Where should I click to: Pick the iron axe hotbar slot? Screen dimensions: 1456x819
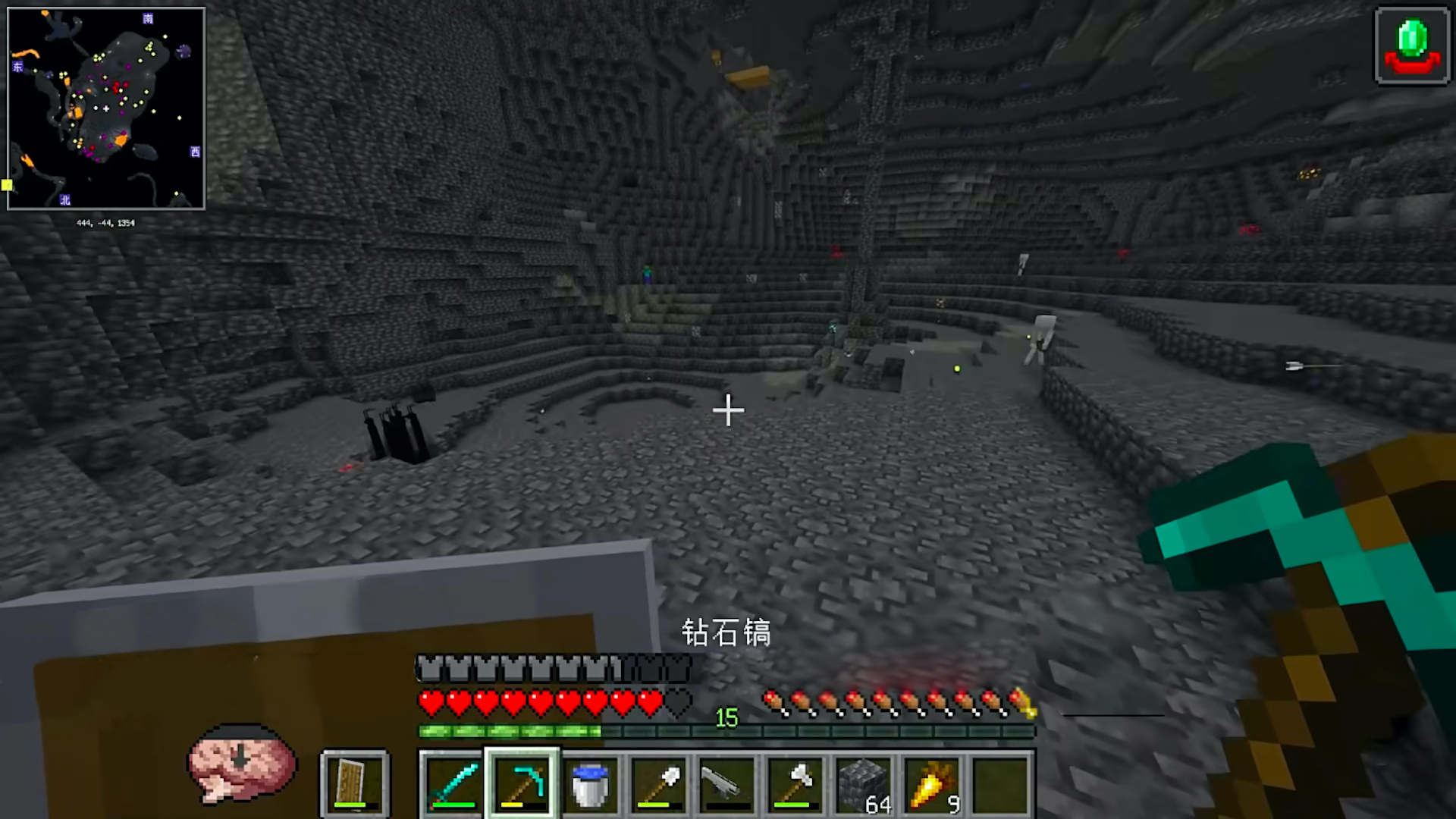point(795,784)
